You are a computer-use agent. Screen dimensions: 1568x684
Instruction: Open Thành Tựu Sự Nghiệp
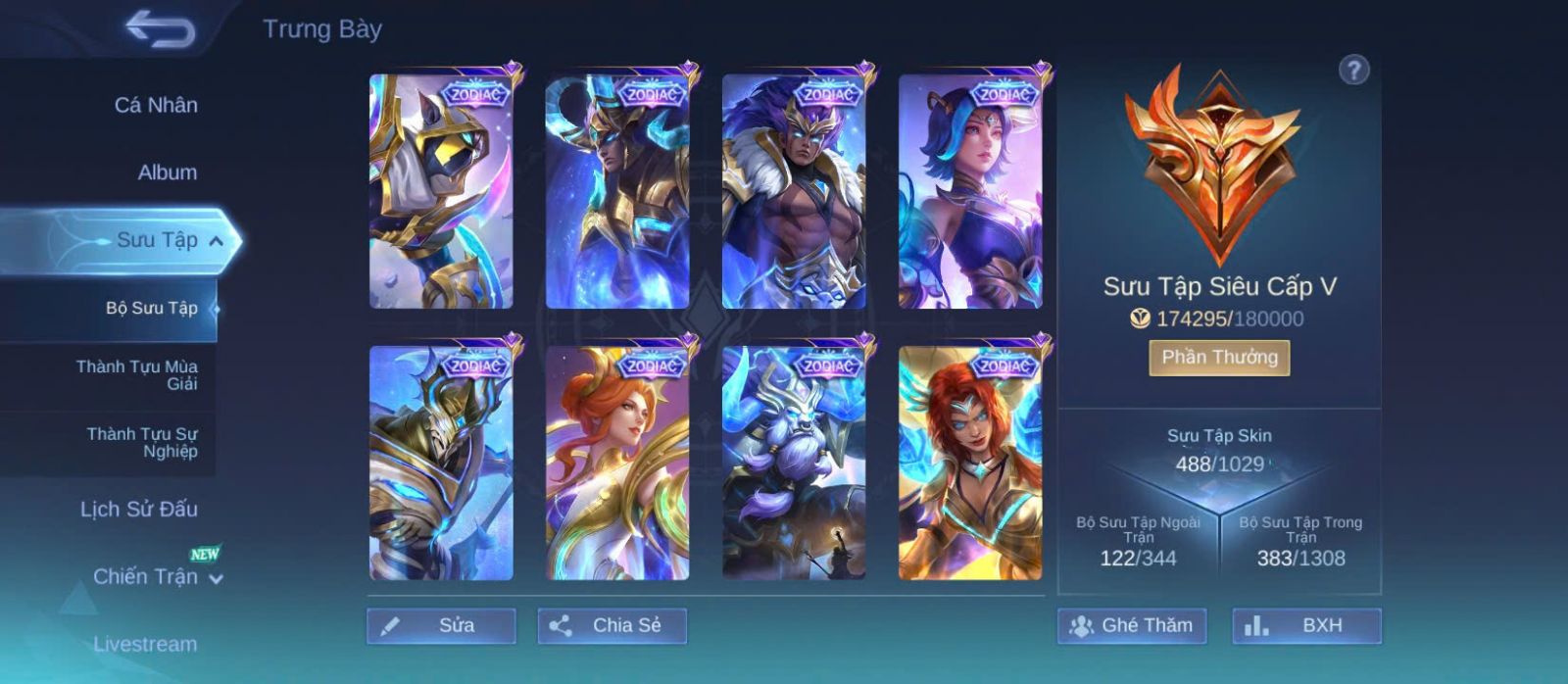tap(141, 442)
